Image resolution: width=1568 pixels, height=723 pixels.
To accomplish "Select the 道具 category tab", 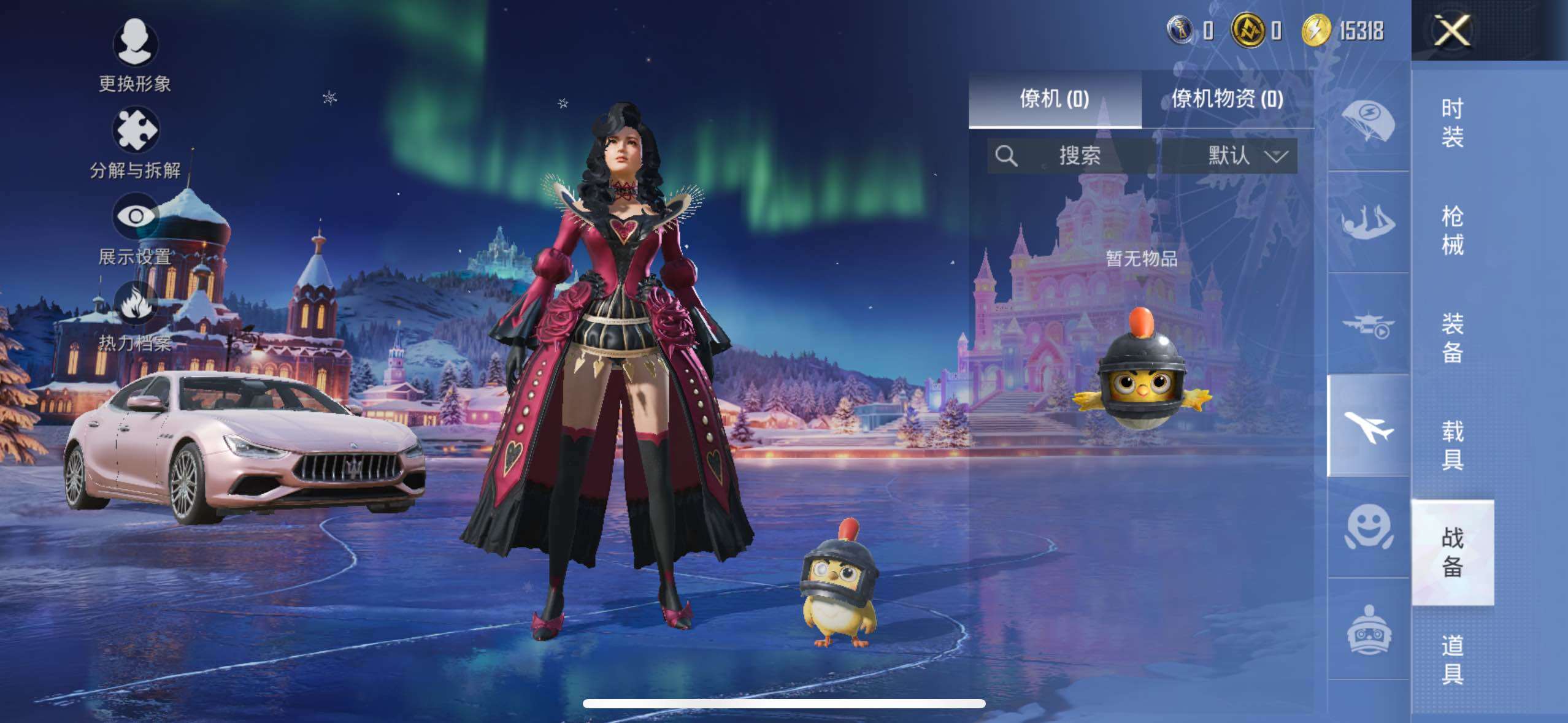I will [x=1452, y=660].
